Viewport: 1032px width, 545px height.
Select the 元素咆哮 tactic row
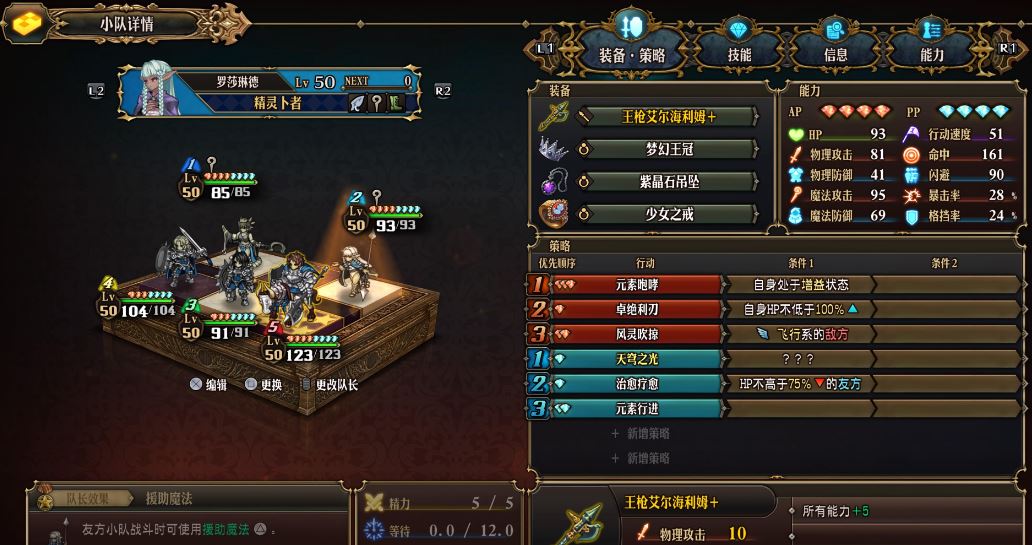click(x=635, y=285)
